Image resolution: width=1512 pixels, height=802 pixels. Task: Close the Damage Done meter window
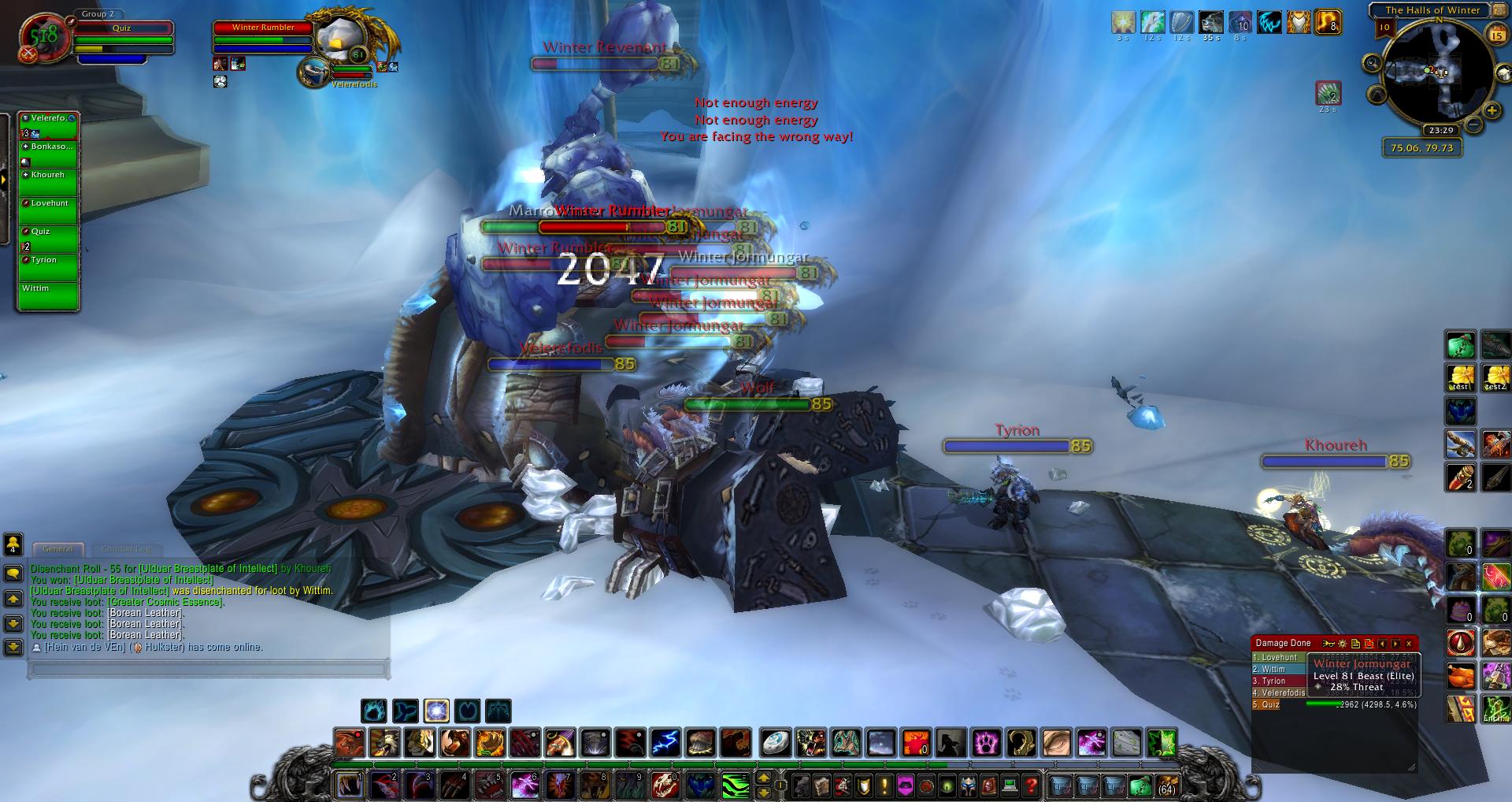pyautogui.click(x=1409, y=644)
